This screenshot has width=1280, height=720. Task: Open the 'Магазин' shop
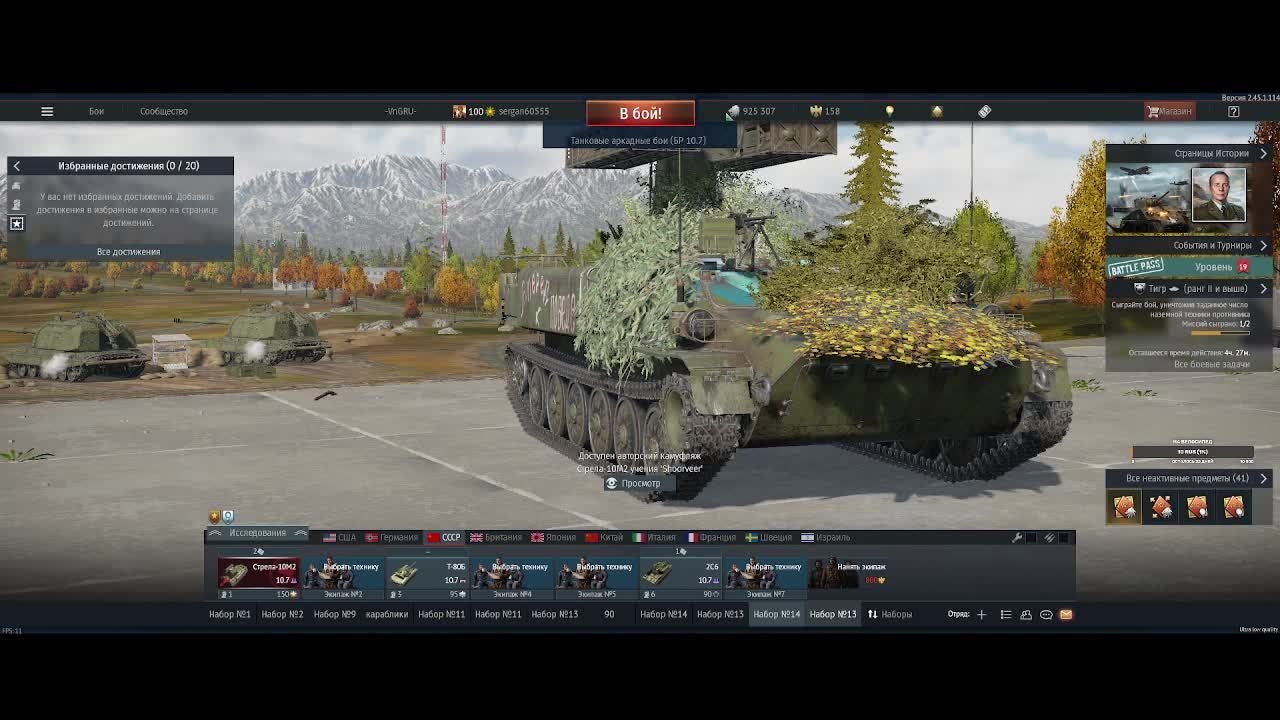pyautogui.click(x=1169, y=111)
